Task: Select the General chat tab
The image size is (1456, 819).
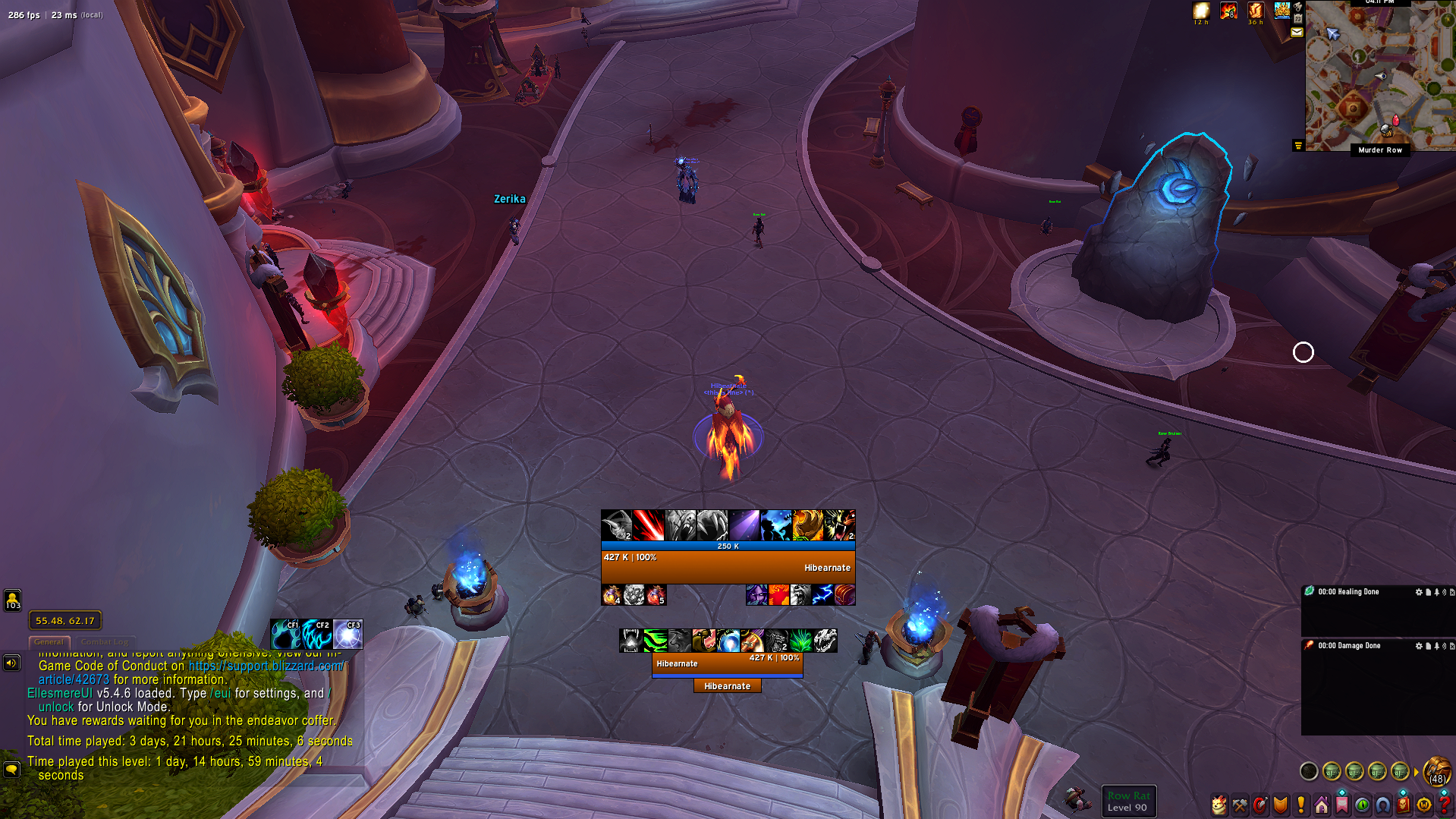Action: pyautogui.click(x=49, y=642)
